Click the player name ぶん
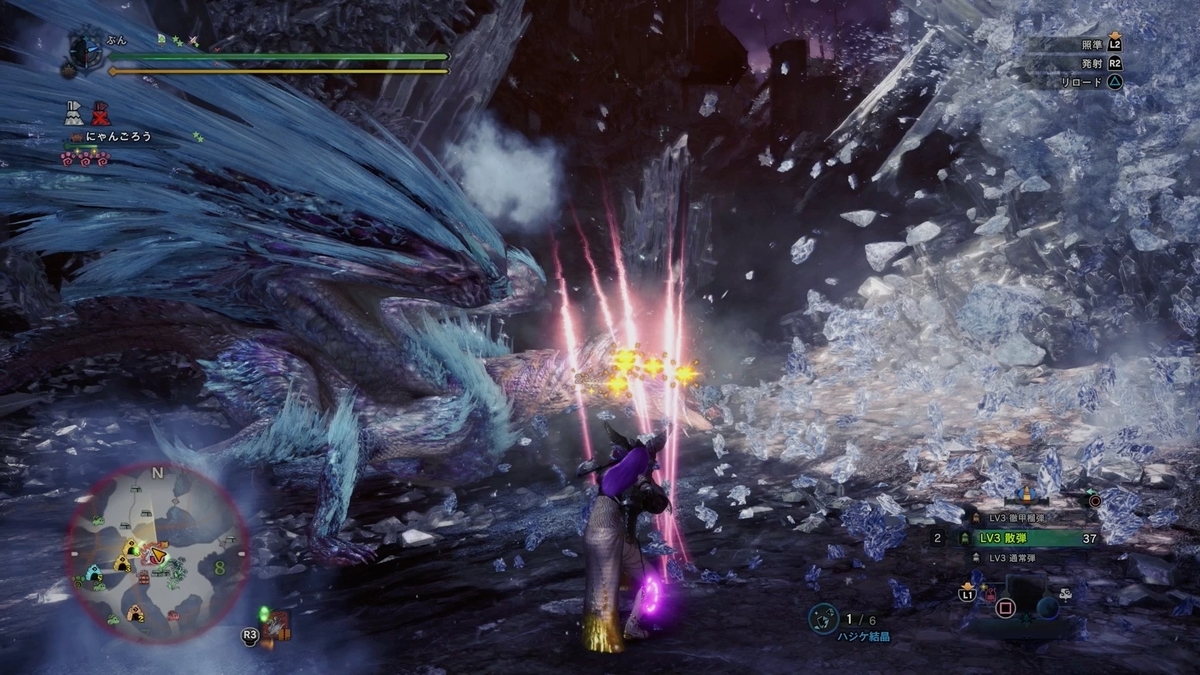This screenshot has width=1200, height=675. [116, 39]
